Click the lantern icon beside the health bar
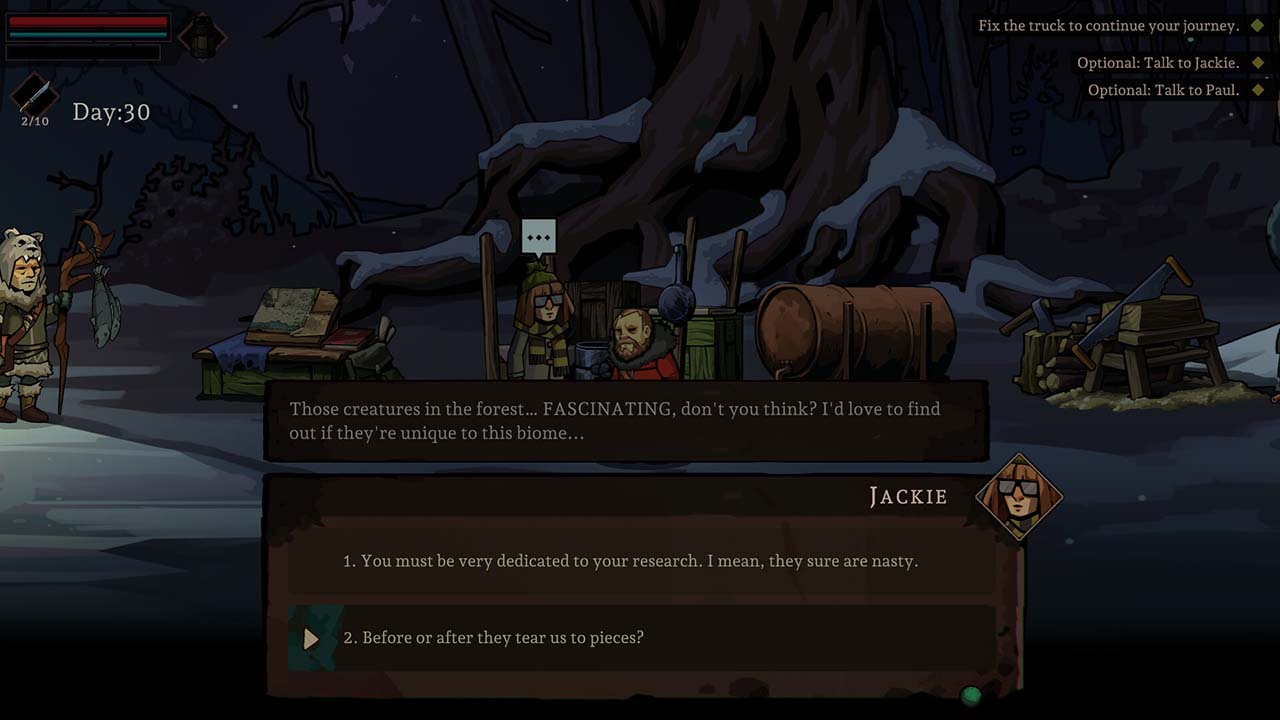The image size is (1280, 720). coord(202,37)
